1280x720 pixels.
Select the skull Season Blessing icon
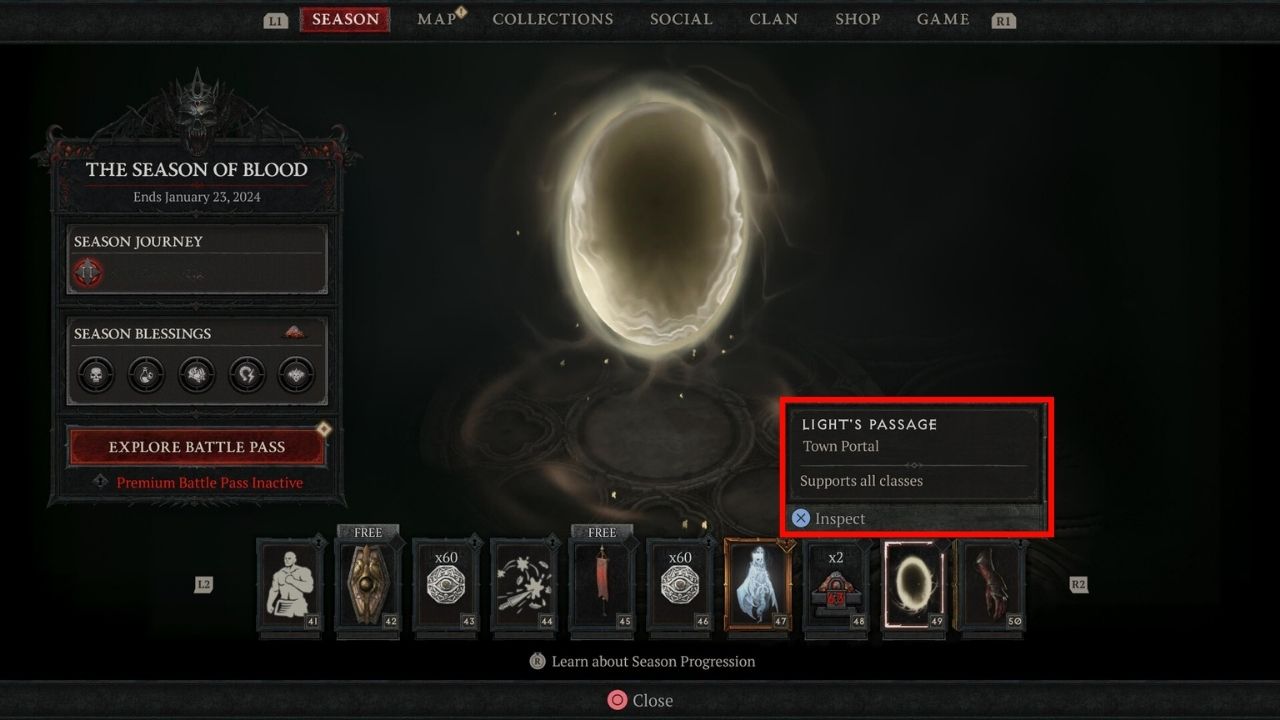click(x=94, y=375)
